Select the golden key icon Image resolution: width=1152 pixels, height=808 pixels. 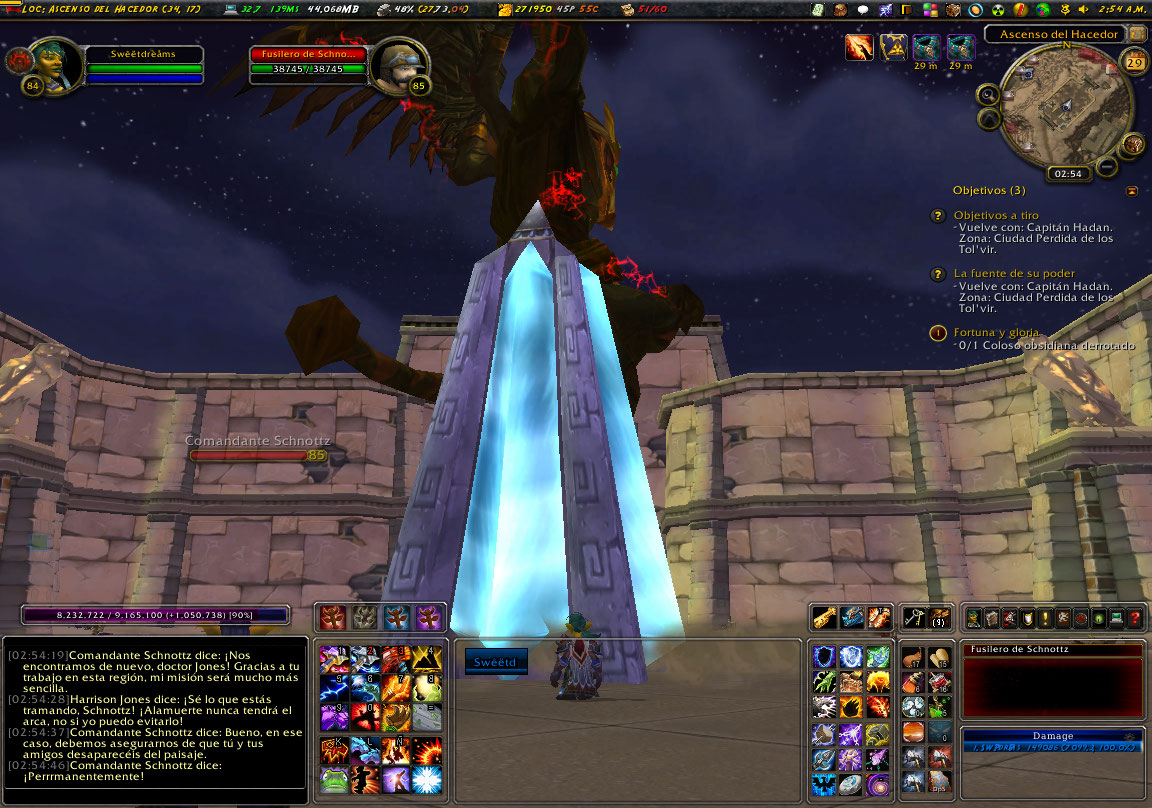[x=915, y=618]
